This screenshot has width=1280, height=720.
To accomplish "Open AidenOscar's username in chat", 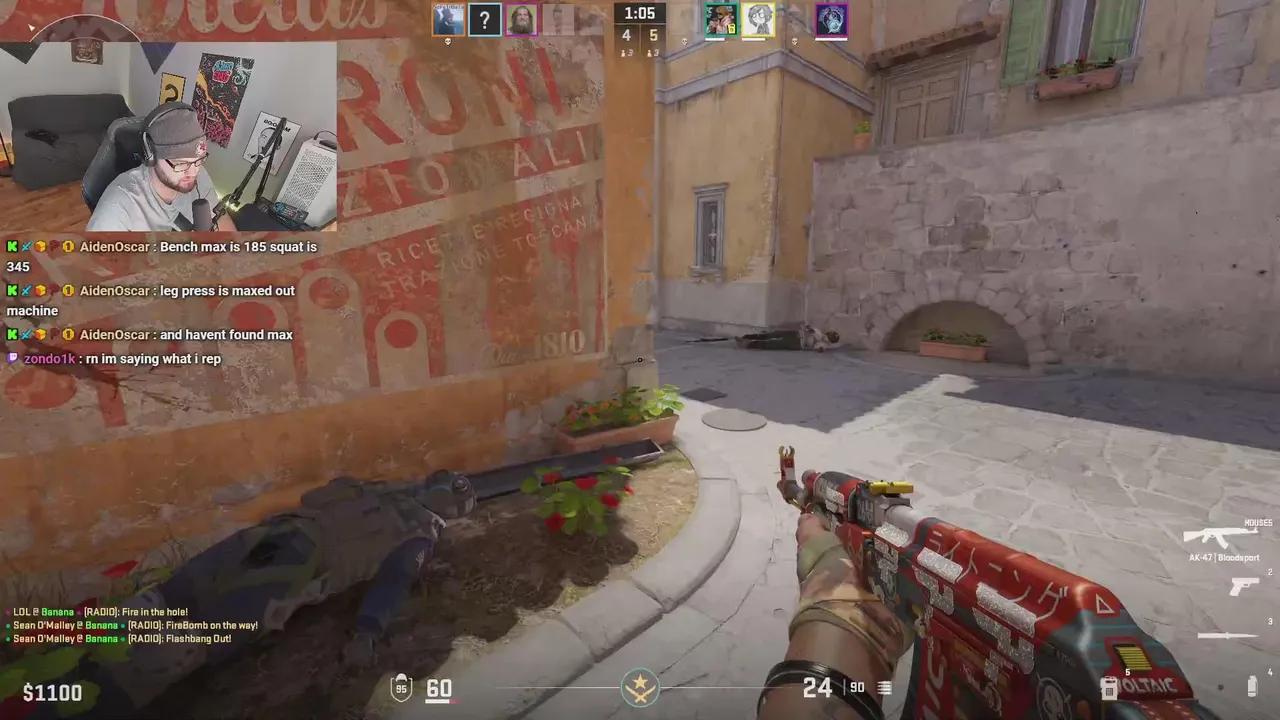I will 113,247.
